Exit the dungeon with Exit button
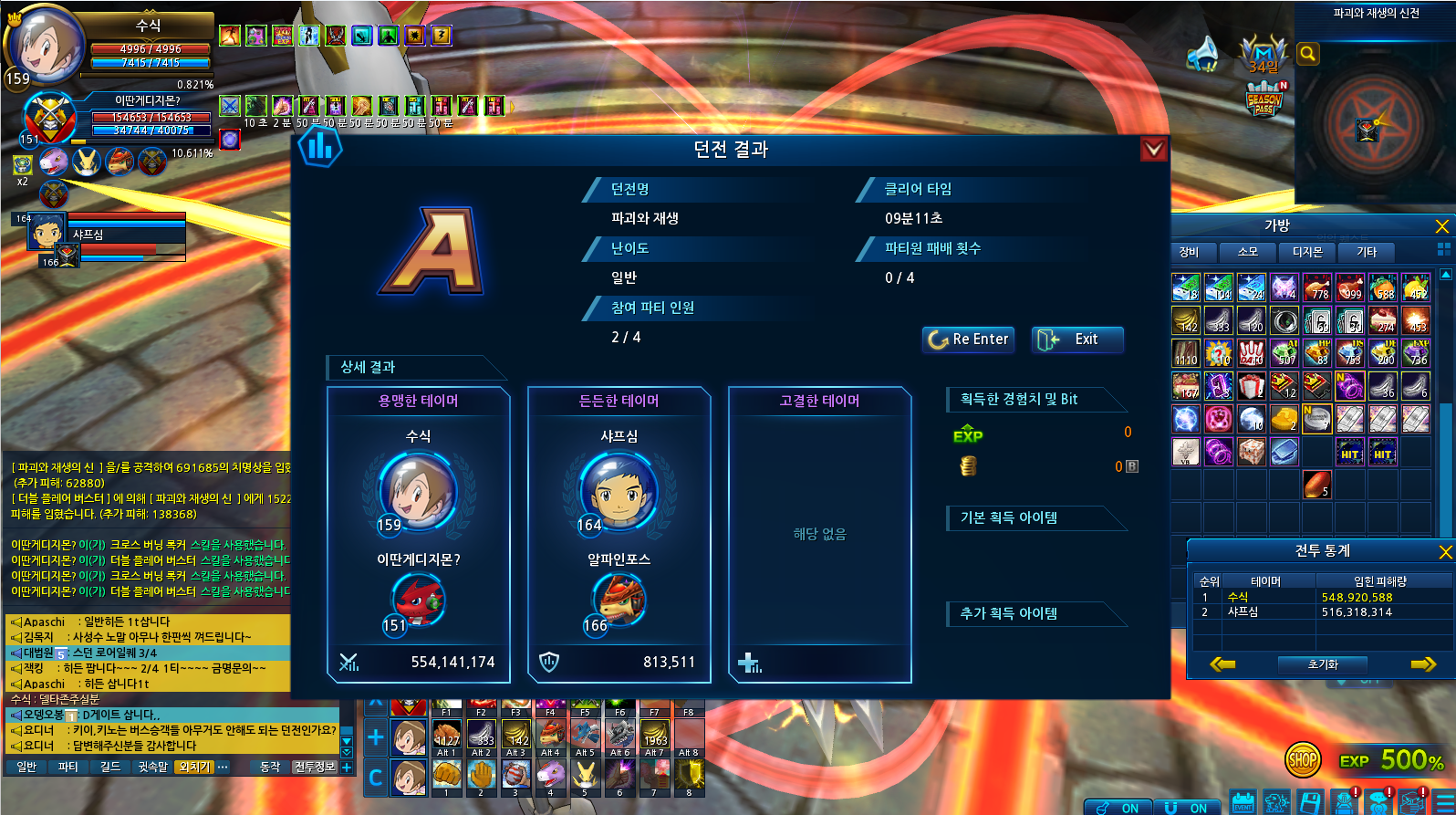Screen dimensions: 1456x815 tap(1076, 340)
